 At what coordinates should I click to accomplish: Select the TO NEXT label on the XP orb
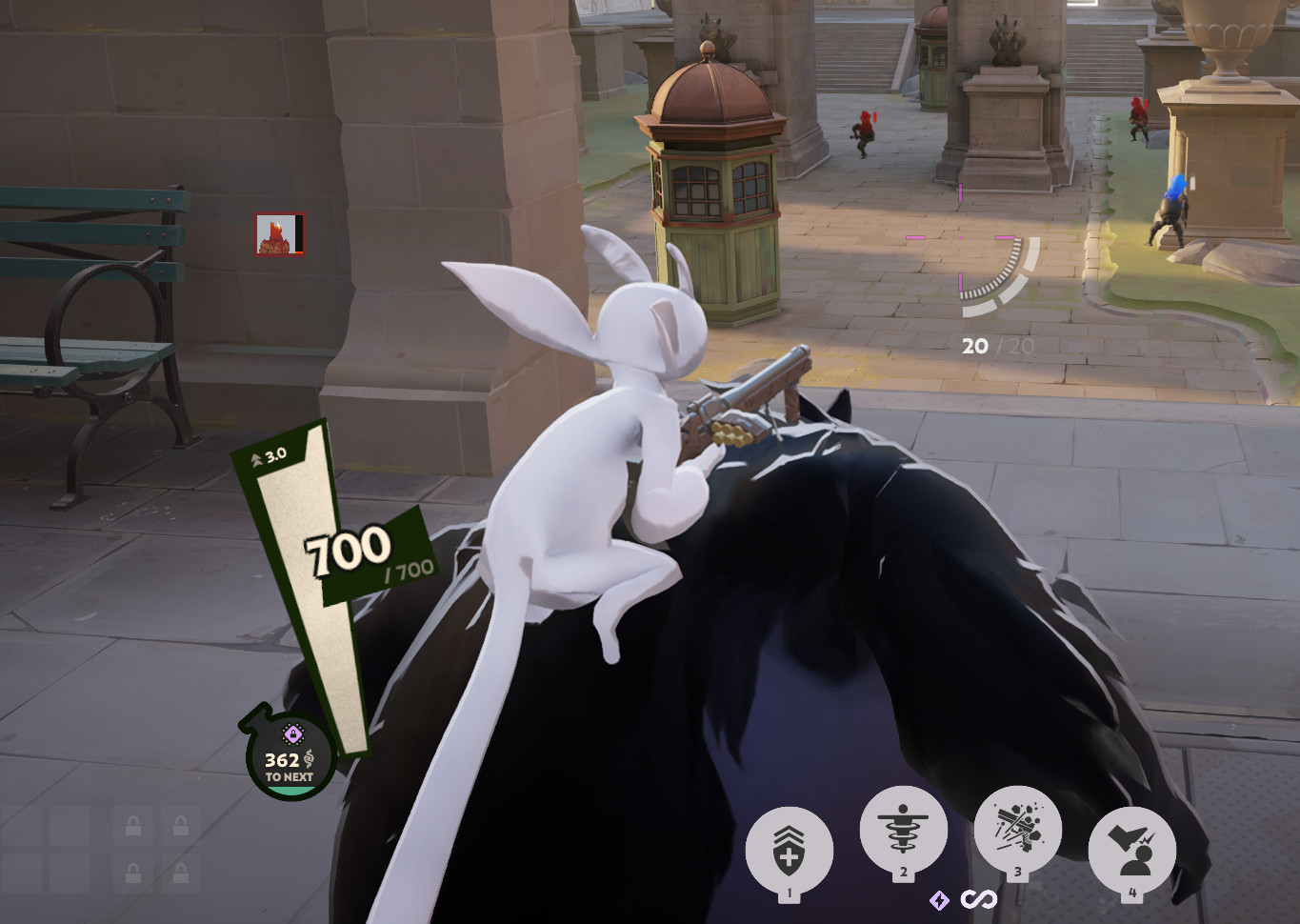coord(290,775)
